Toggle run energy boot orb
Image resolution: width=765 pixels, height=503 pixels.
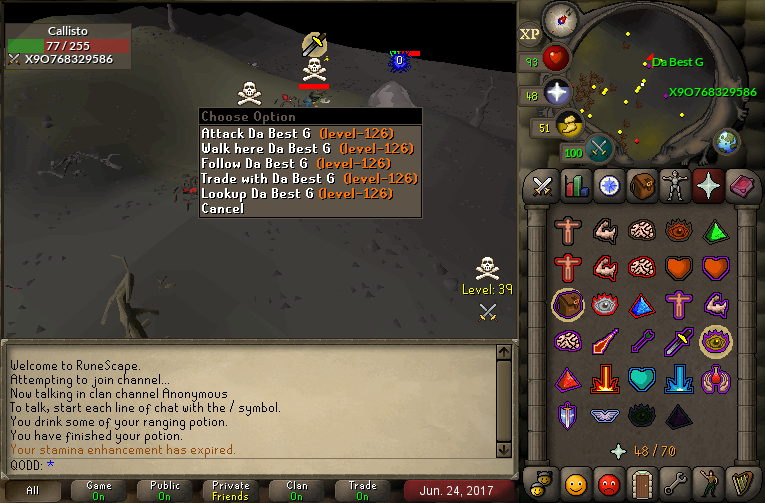coord(569,125)
